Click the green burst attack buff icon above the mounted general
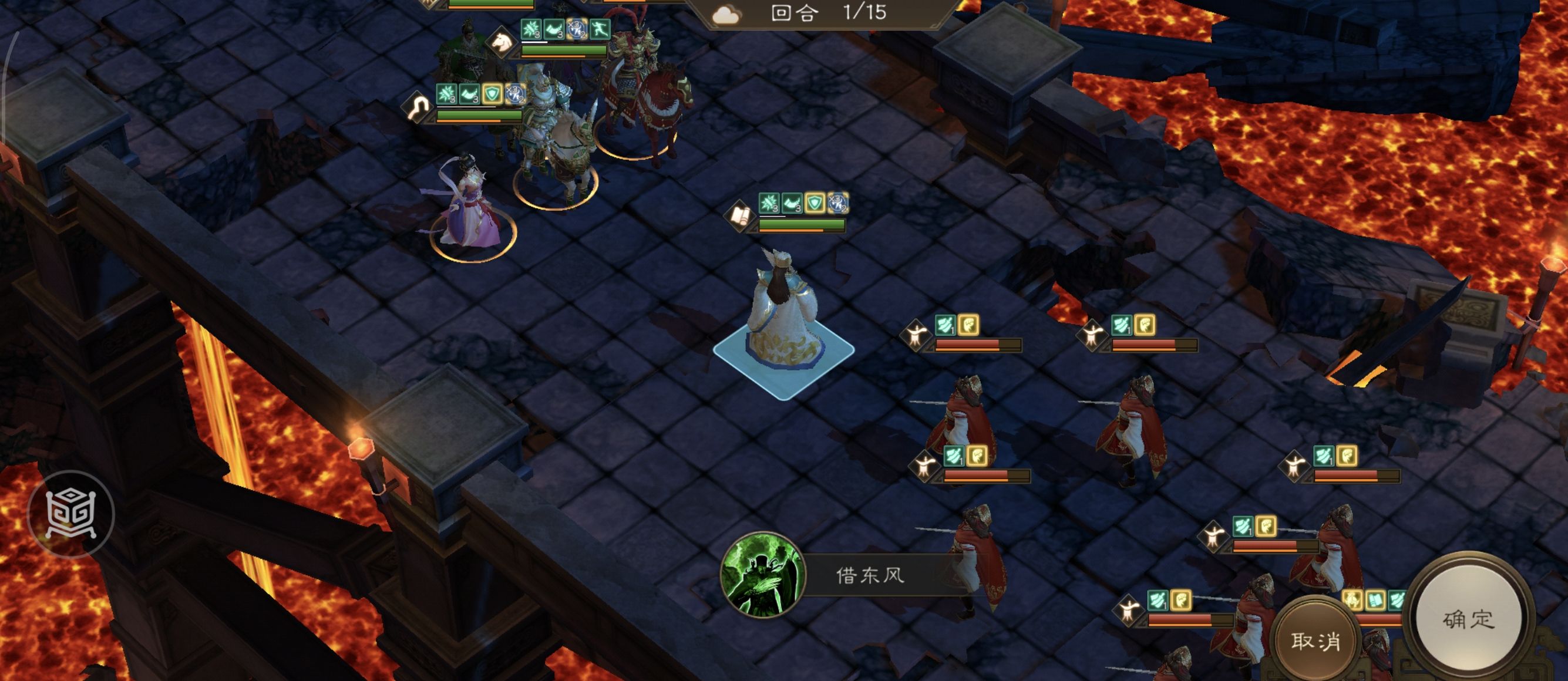This screenshot has width=1568, height=681. pyautogui.click(x=531, y=29)
